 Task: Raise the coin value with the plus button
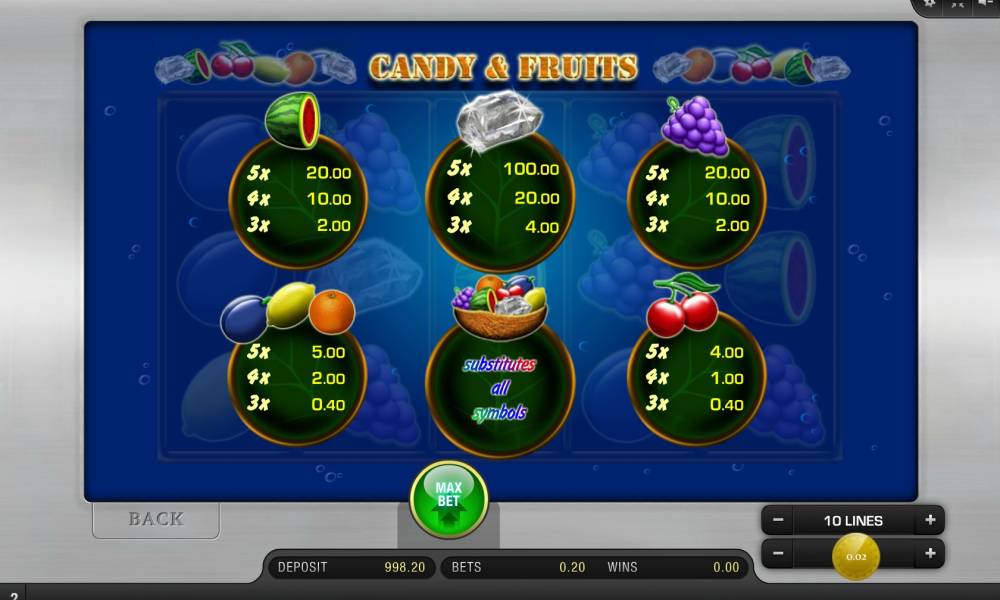coord(930,553)
